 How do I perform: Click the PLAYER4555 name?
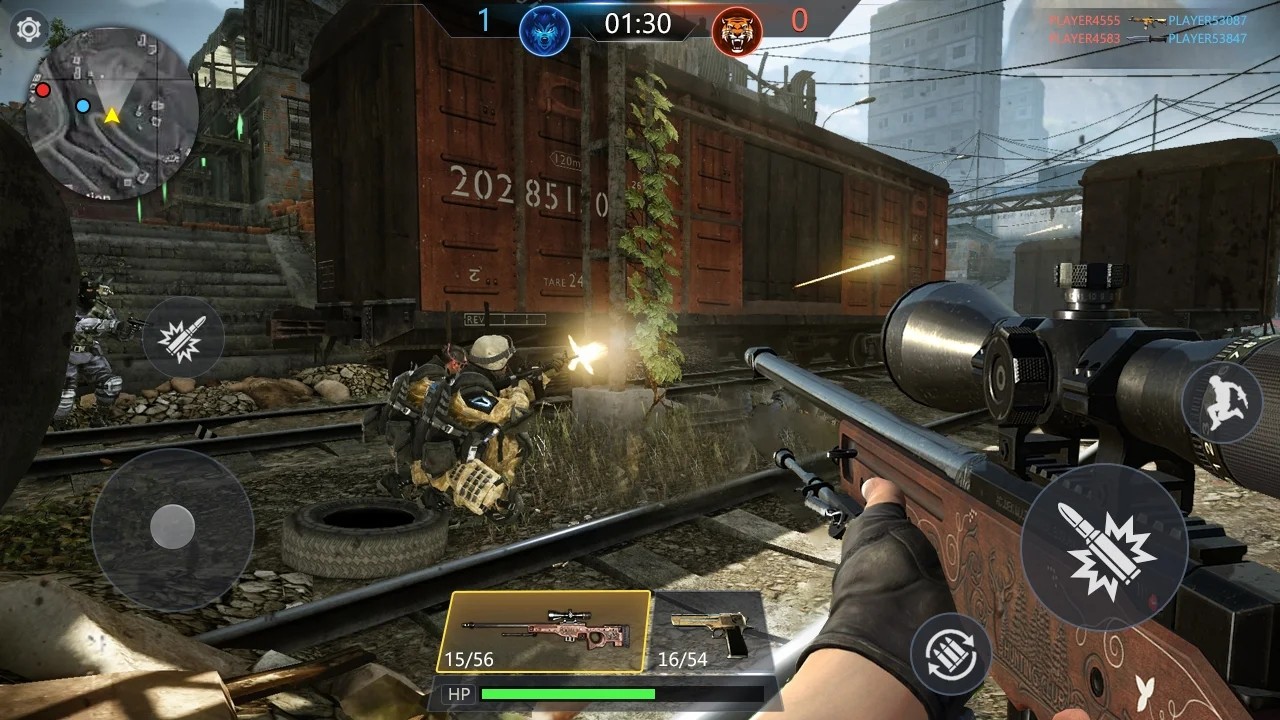pyautogui.click(x=1086, y=21)
